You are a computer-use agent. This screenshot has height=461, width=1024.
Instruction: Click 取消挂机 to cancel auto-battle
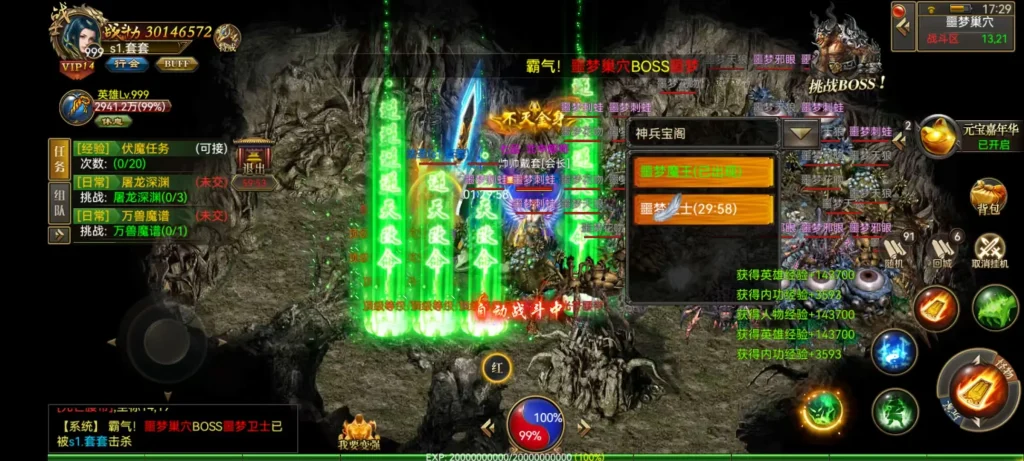click(989, 251)
